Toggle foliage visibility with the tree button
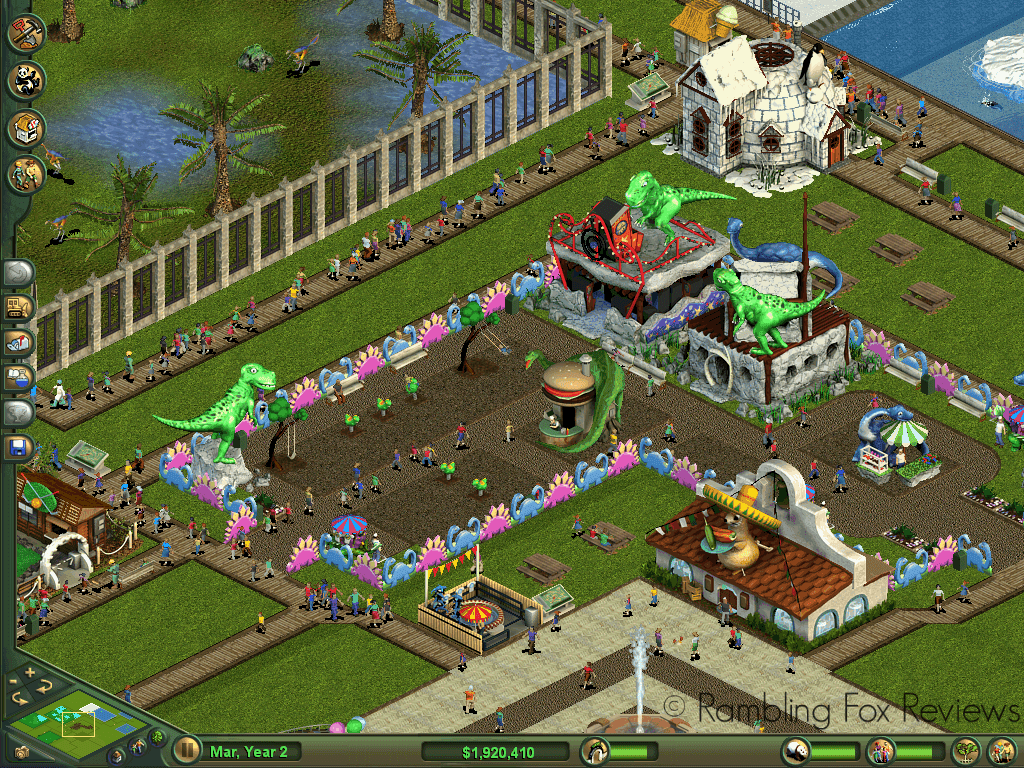The width and height of the screenshot is (1024, 768). (x=157, y=739)
